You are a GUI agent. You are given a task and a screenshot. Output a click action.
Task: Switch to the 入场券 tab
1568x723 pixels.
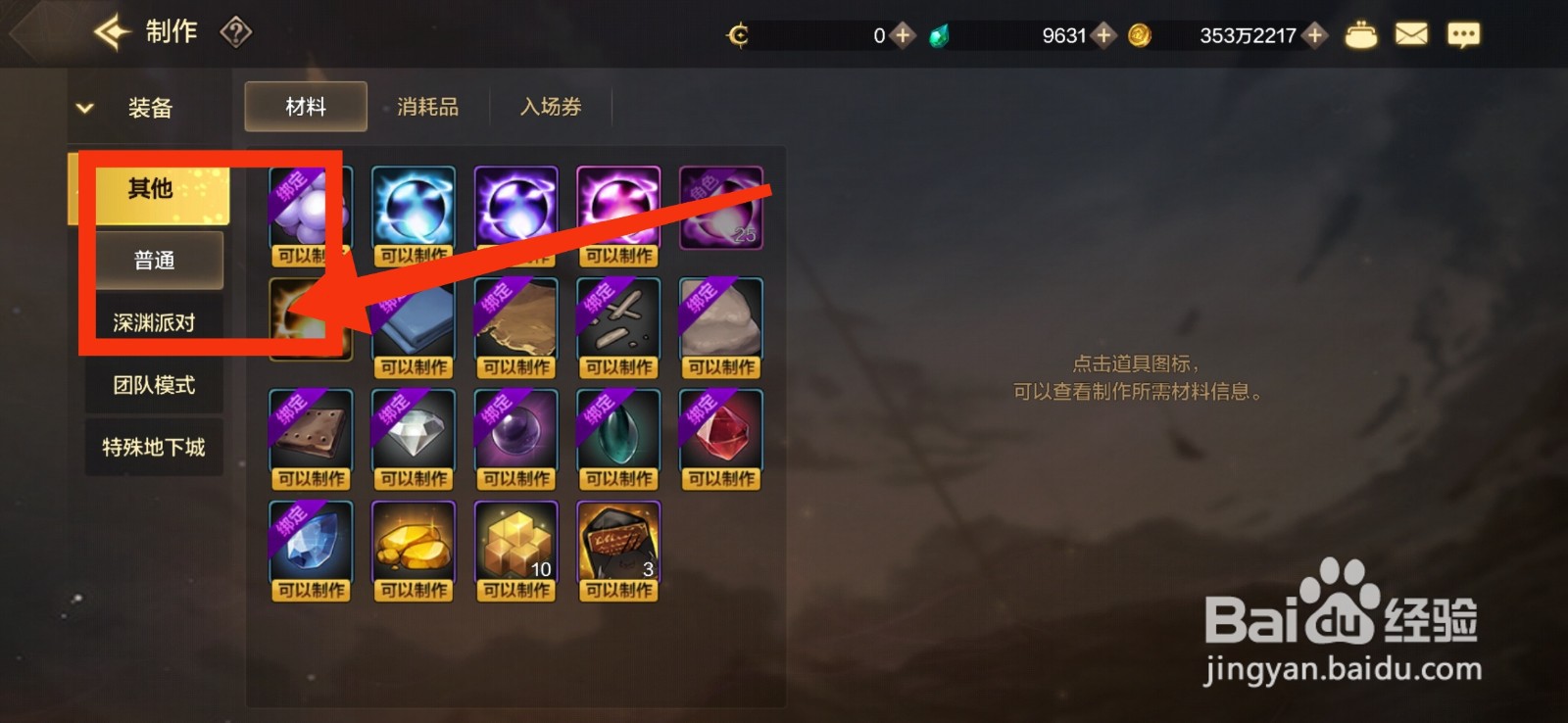(550, 107)
